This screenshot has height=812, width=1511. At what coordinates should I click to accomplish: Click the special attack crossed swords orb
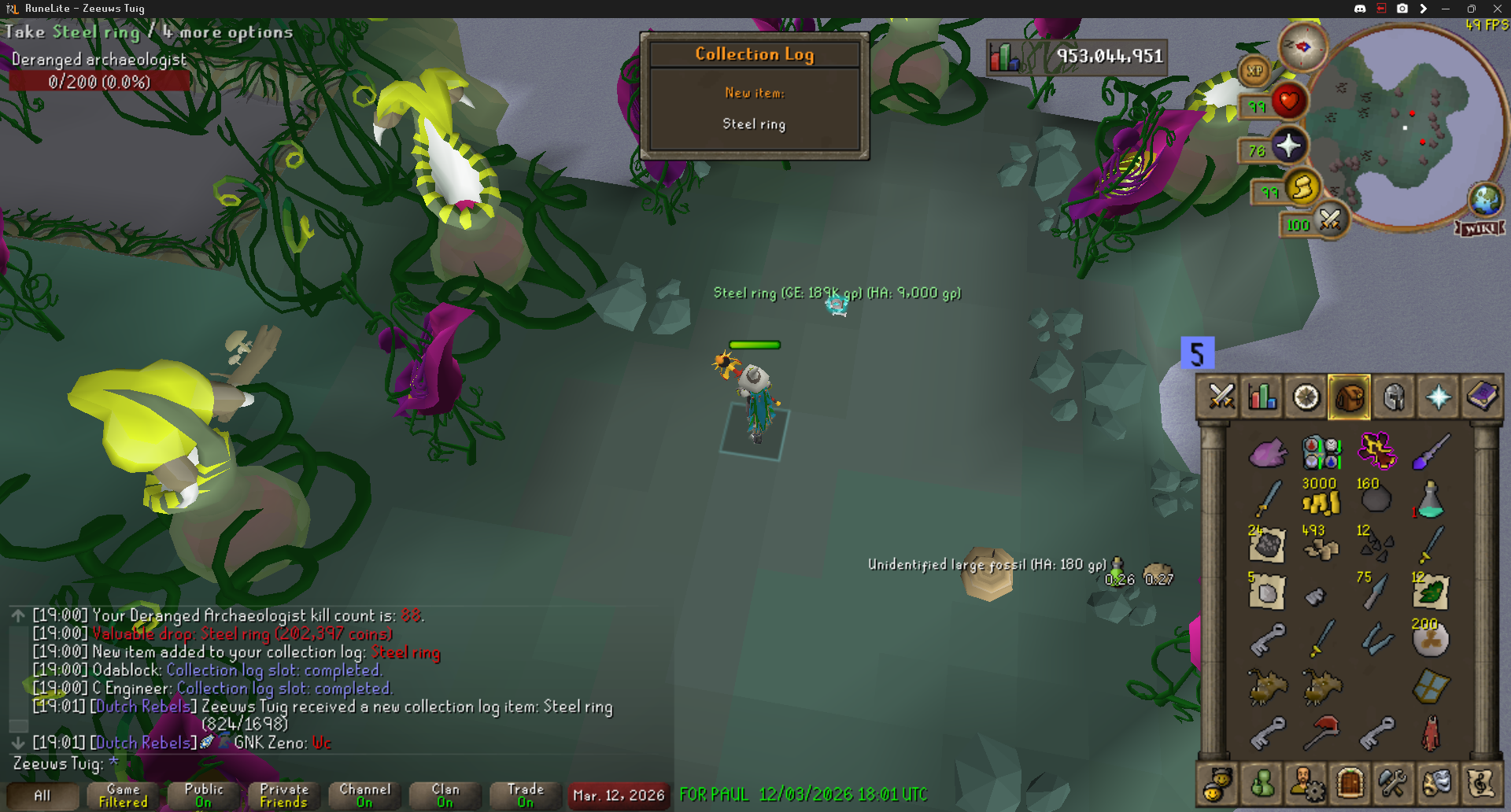pos(1330,220)
